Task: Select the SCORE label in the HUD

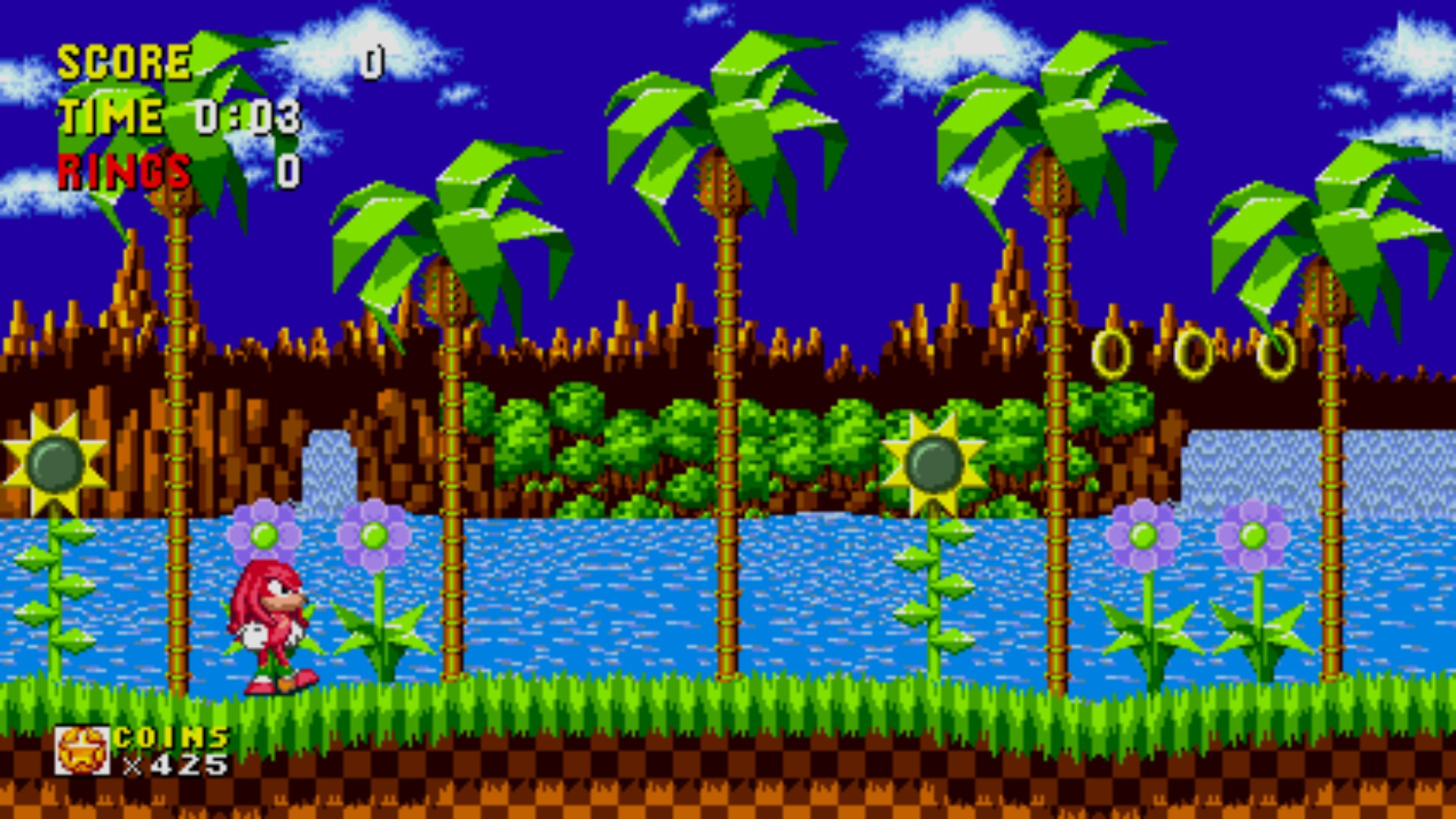Action: coord(125,61)
